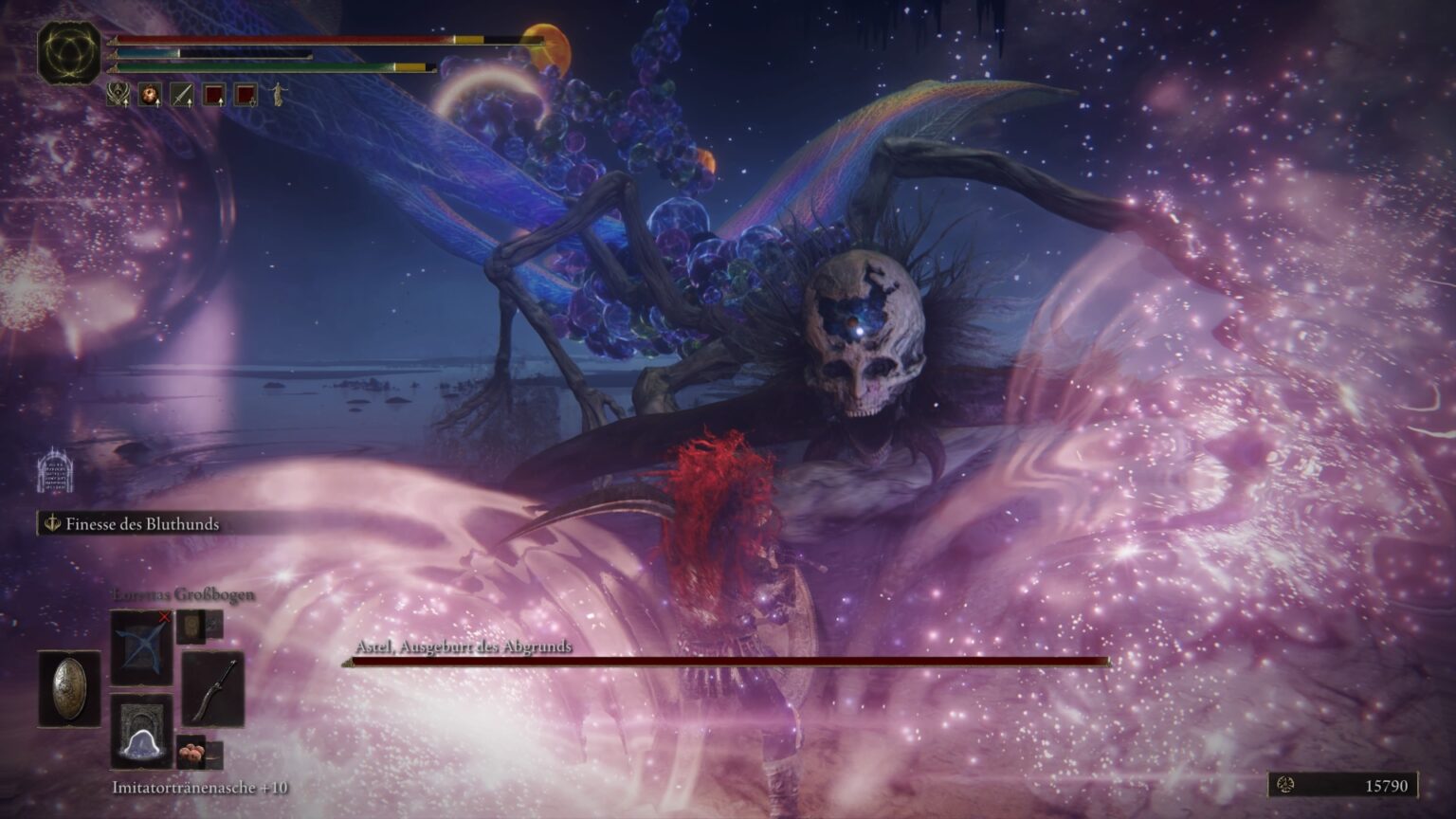
Task: Click the golden ring emblem portrait
Action: tap(68, 54)
